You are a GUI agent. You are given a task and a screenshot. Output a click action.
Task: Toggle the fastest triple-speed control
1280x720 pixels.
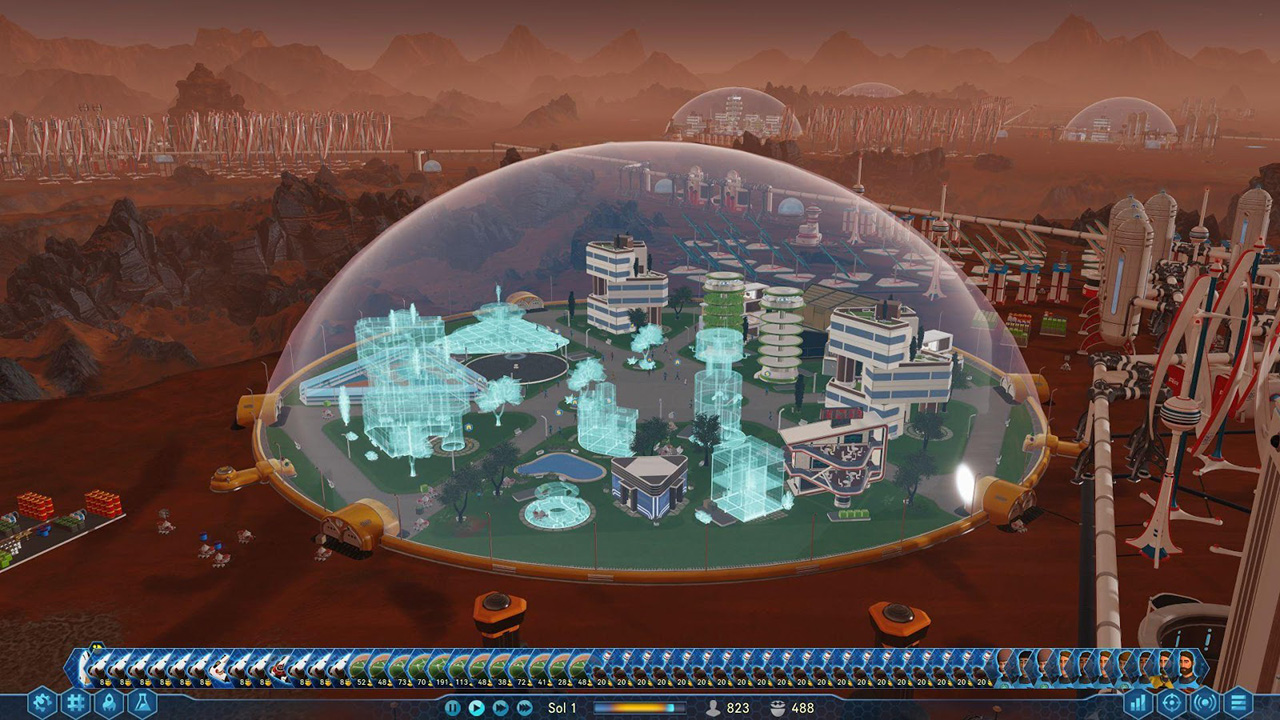tap(524, 708)
